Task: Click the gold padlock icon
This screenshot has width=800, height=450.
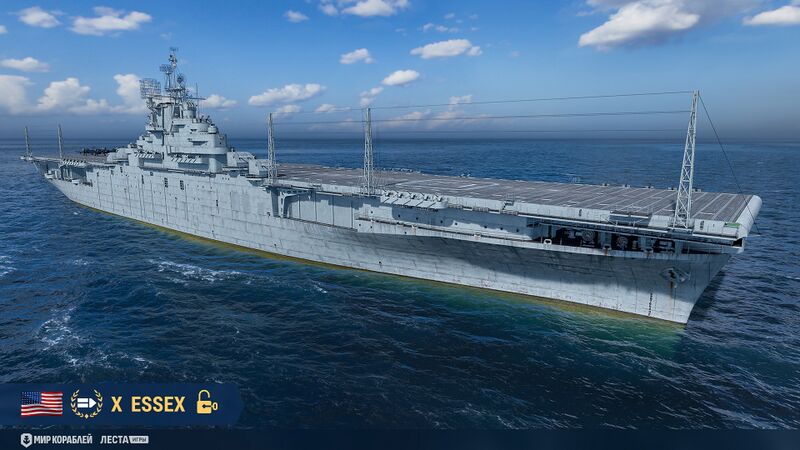Action: 206,403
